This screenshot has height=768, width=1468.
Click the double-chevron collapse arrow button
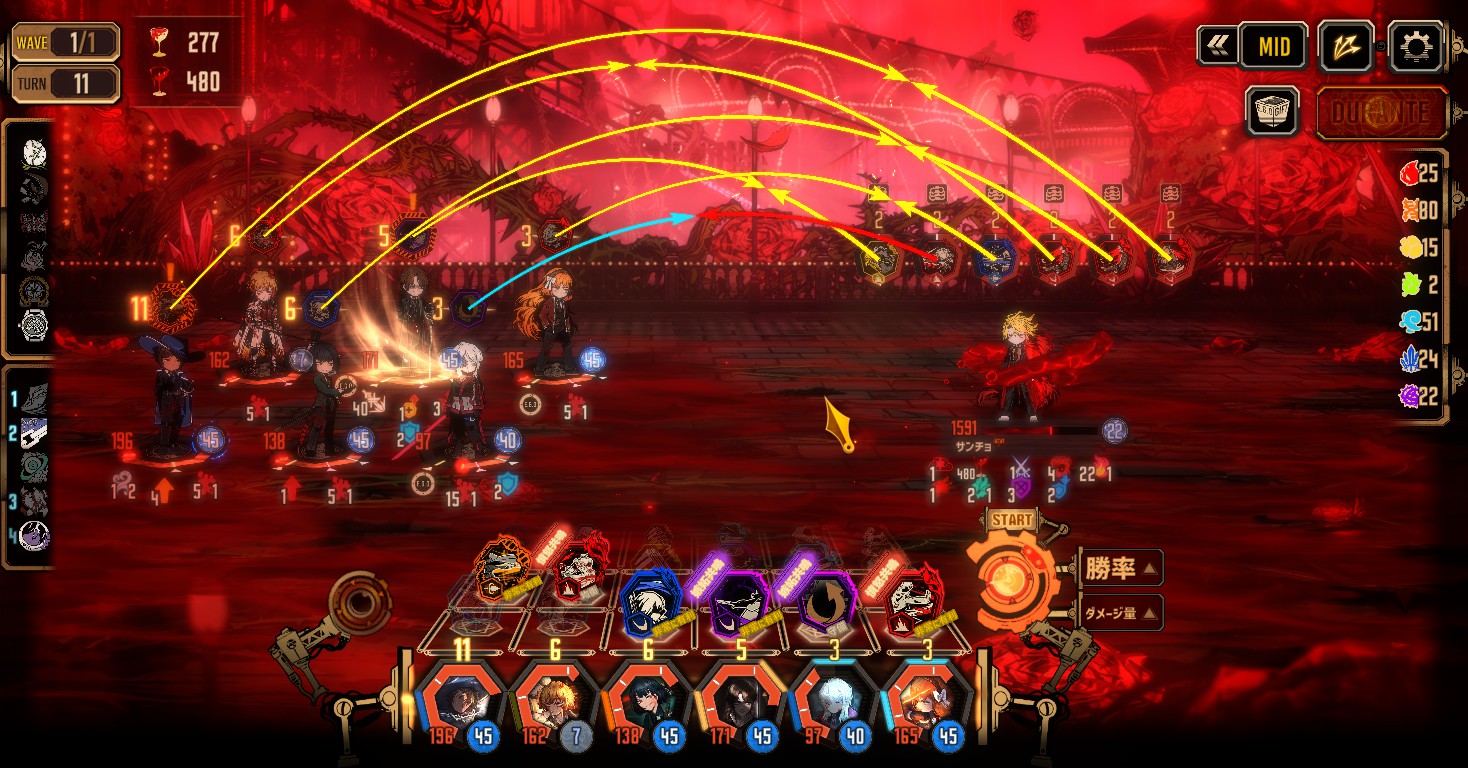pyautogui.click(x=1217, y=46)
